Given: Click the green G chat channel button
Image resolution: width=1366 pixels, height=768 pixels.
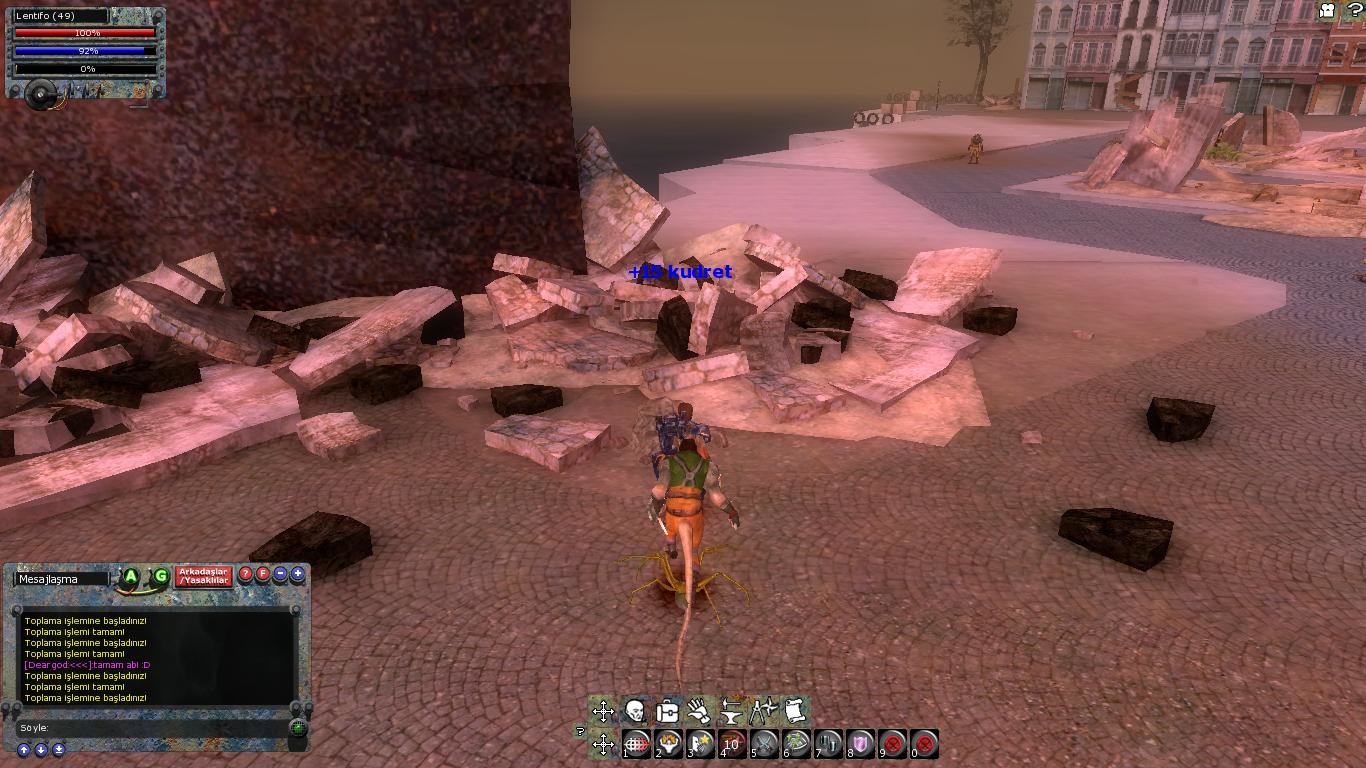Looking at the screenshot, I should (160, 576).
